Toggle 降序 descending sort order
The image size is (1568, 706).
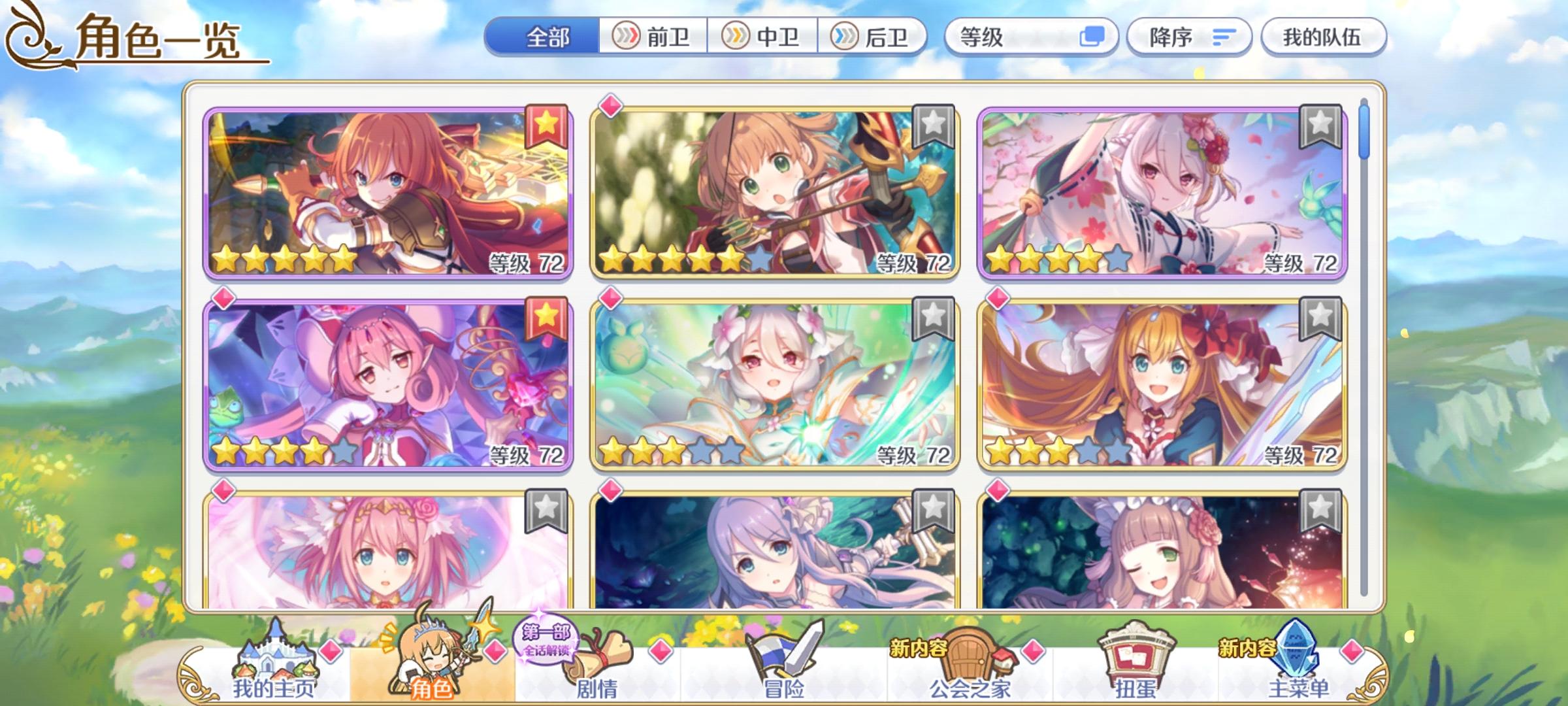pyautogui.click(x=1189, y=37)
